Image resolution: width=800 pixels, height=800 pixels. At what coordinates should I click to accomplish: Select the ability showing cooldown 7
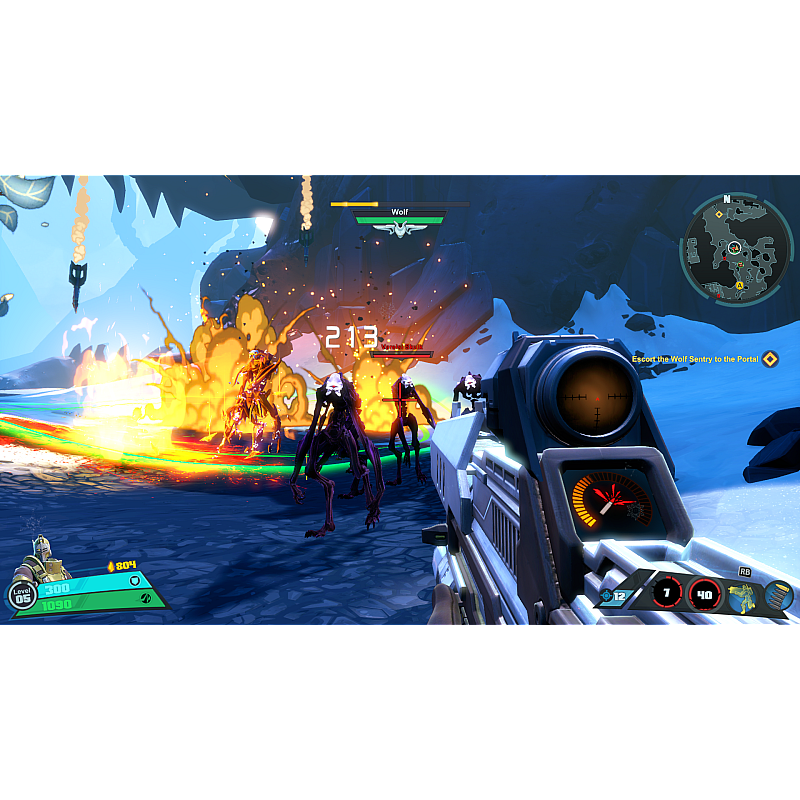667,594
